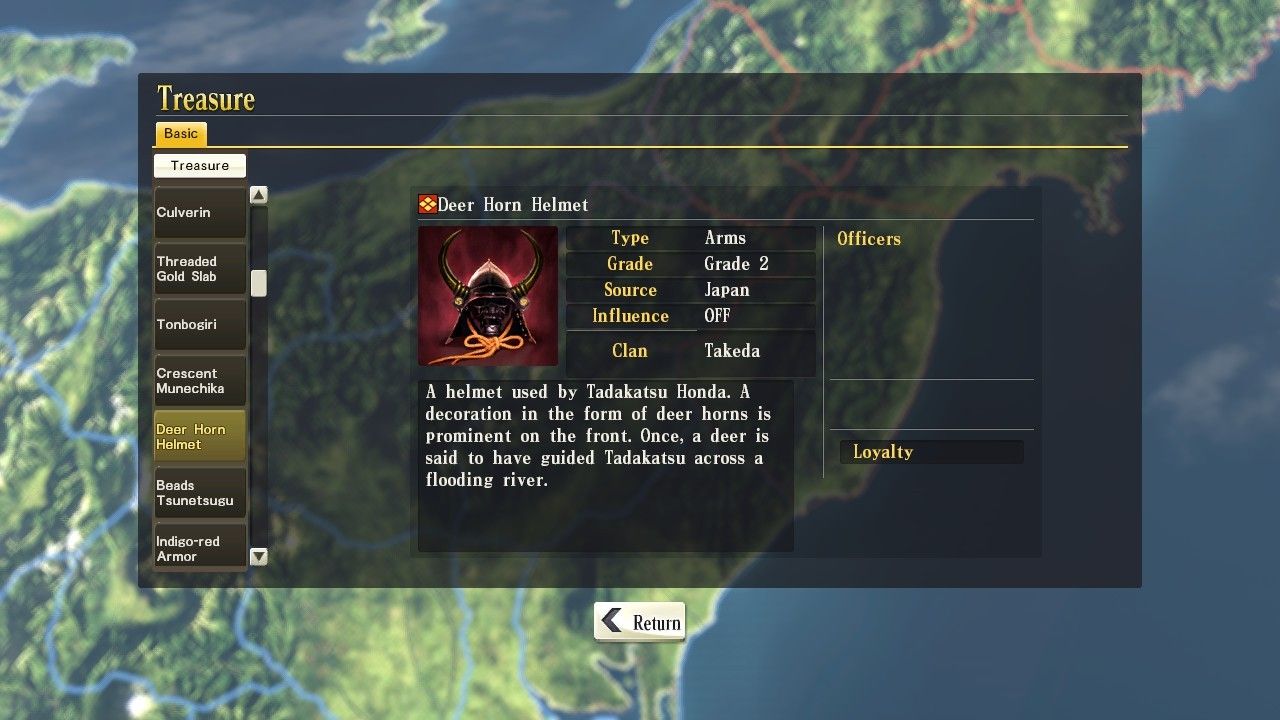This screenshot has height=720, width=1280.
Task: Select the Deer Horn Helmet entry
Action: (x=199, y=437)
